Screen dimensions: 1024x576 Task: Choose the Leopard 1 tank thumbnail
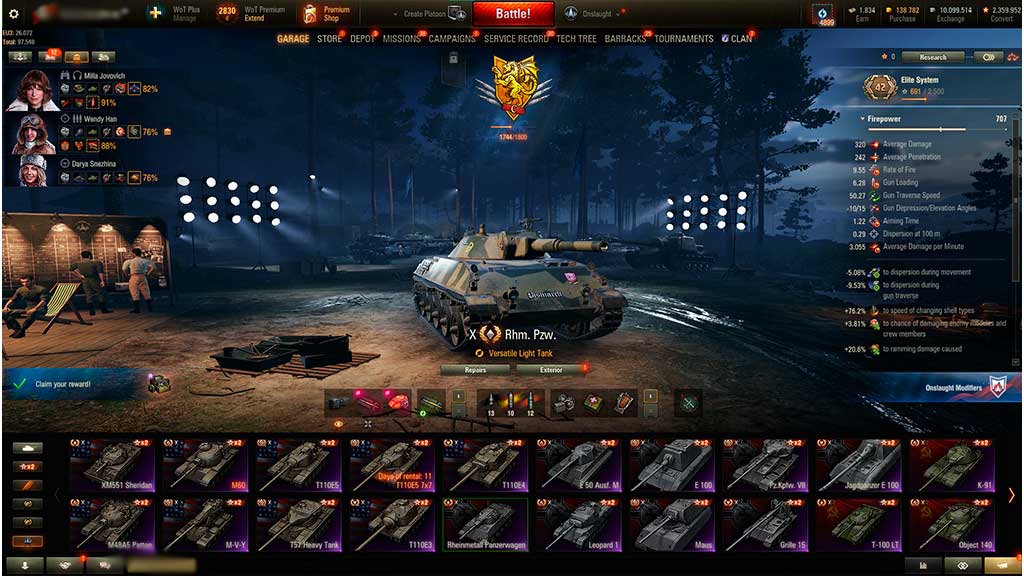pos(578,523)
